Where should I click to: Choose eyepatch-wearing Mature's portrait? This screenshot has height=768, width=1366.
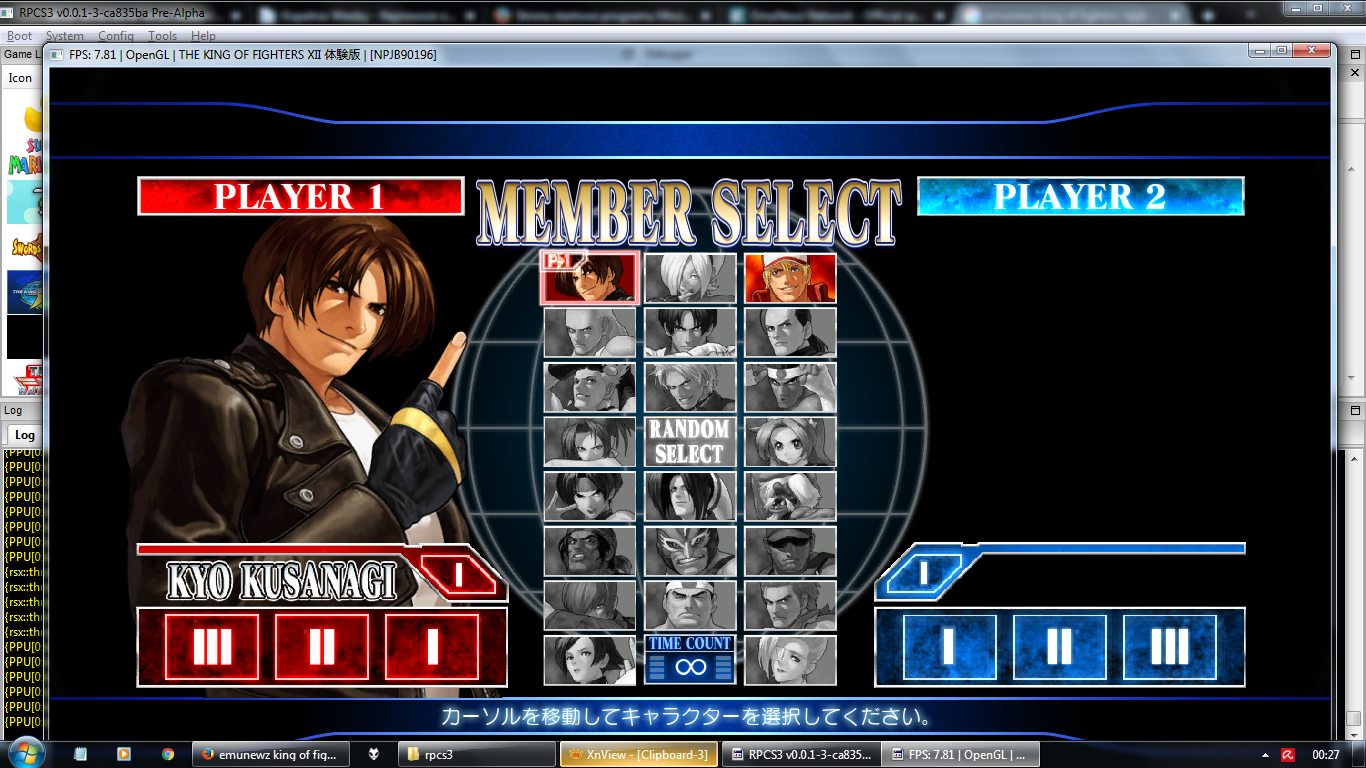[x=790, y=660]
